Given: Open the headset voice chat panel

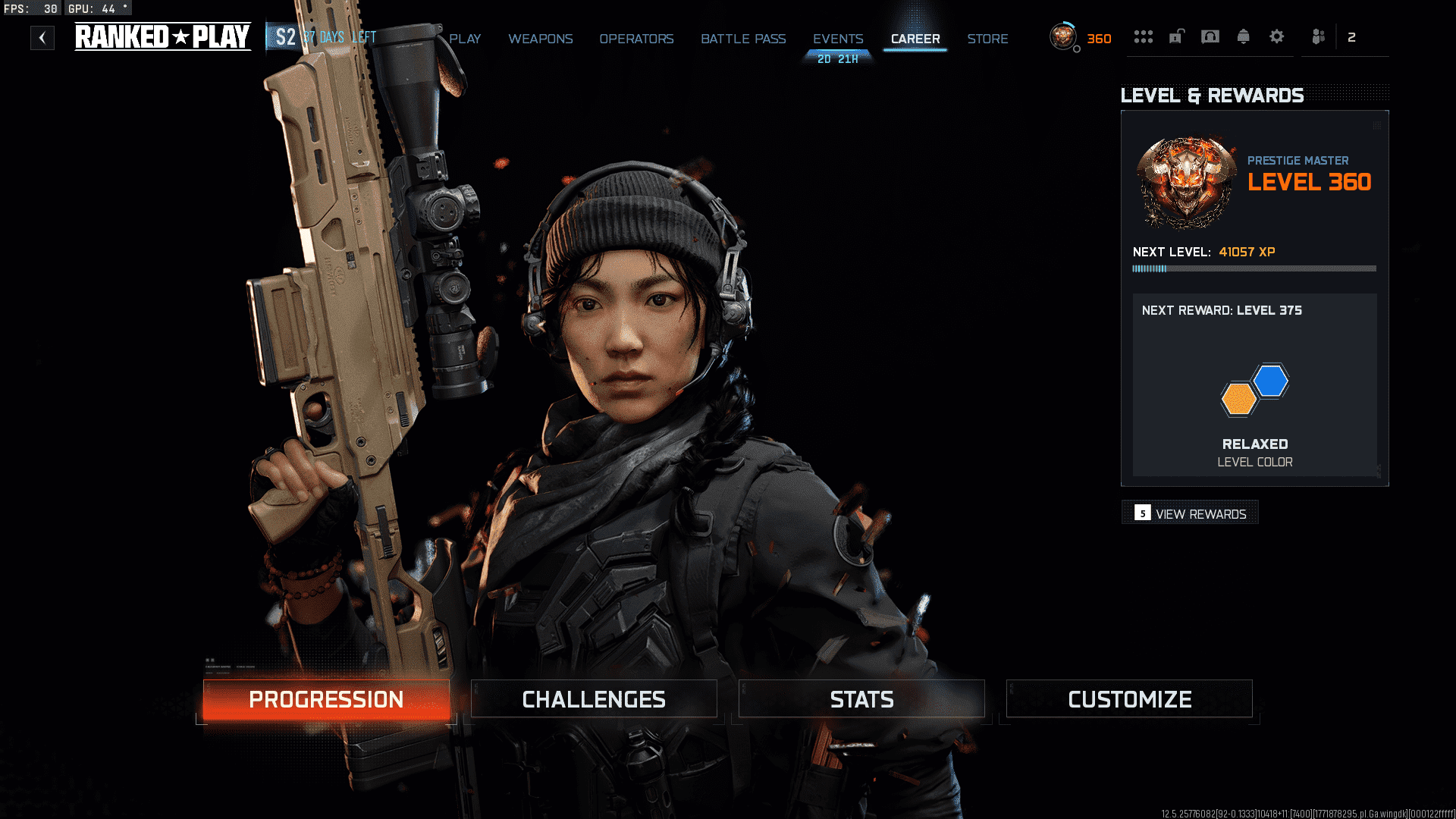Looking at the screenshot, I should (1210, 36).
